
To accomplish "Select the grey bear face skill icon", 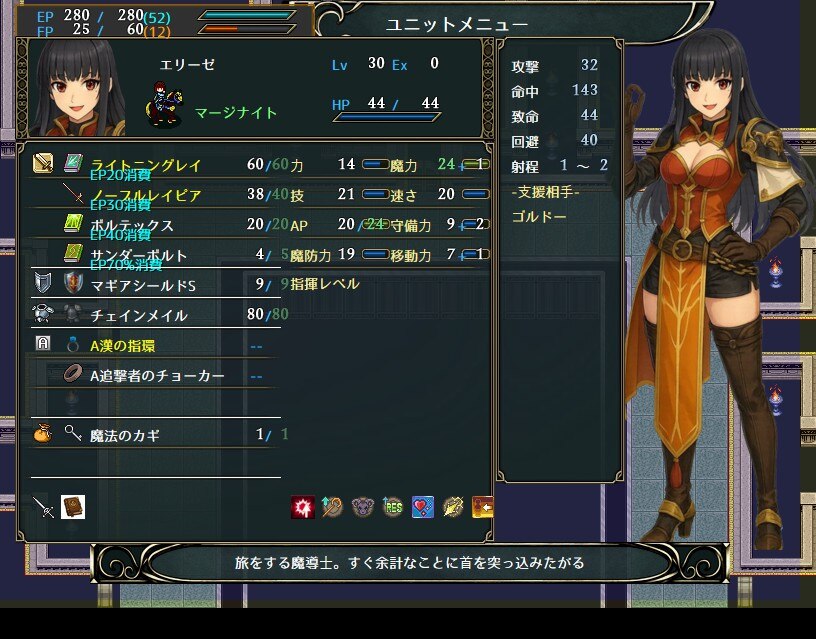I will tap(362, 507).
